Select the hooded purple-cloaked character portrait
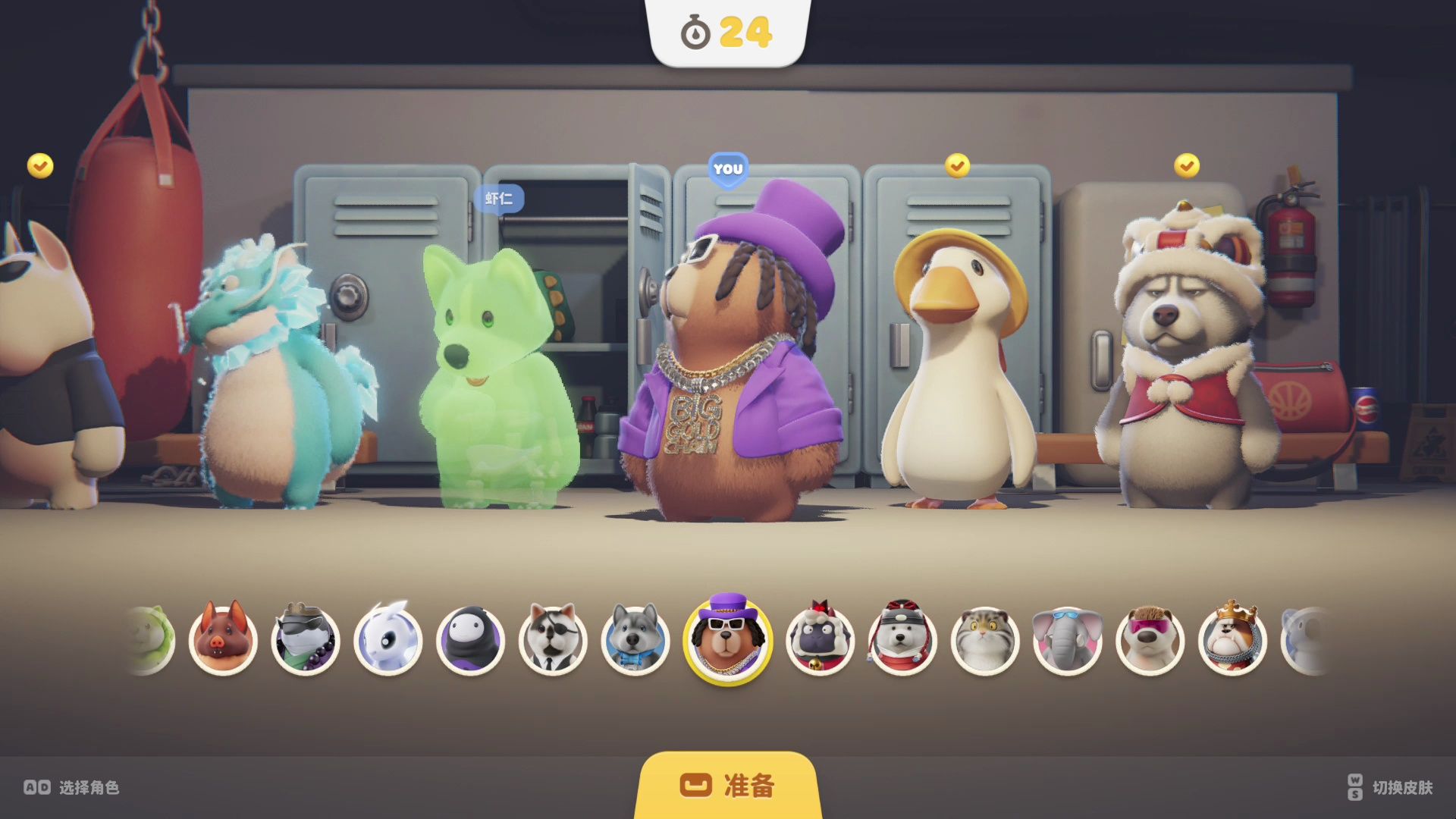Viewport: 1456px width, 819px height. click(471, 640)
